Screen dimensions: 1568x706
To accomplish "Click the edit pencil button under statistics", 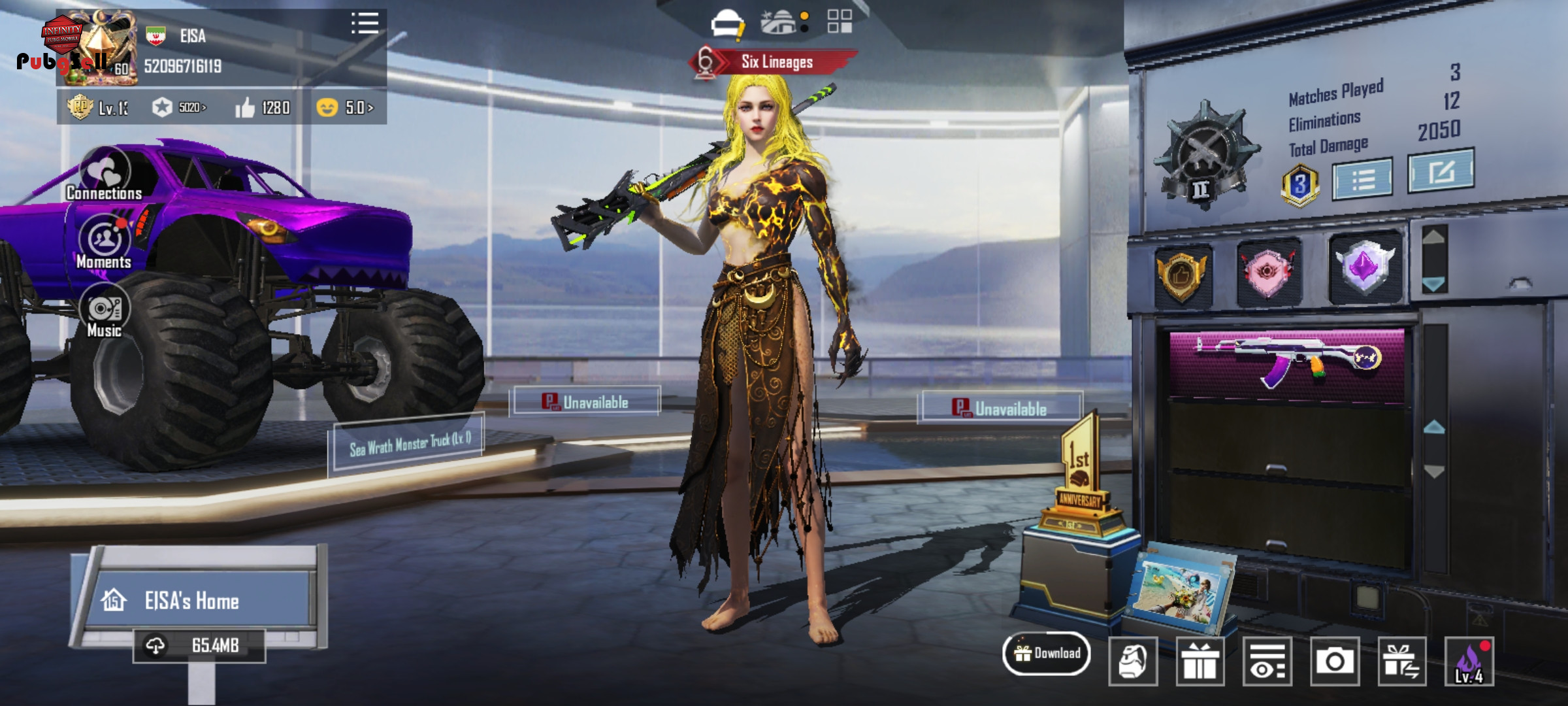I will click(1440, 171).
